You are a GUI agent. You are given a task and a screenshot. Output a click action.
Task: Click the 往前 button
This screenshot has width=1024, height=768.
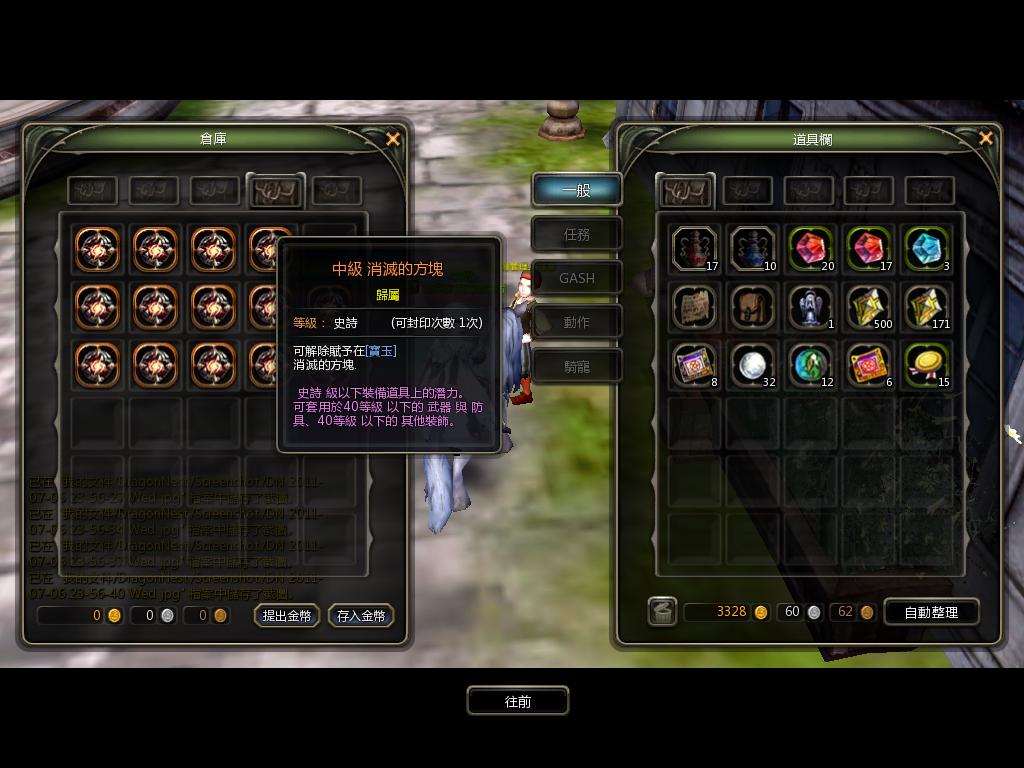(518, 701)
